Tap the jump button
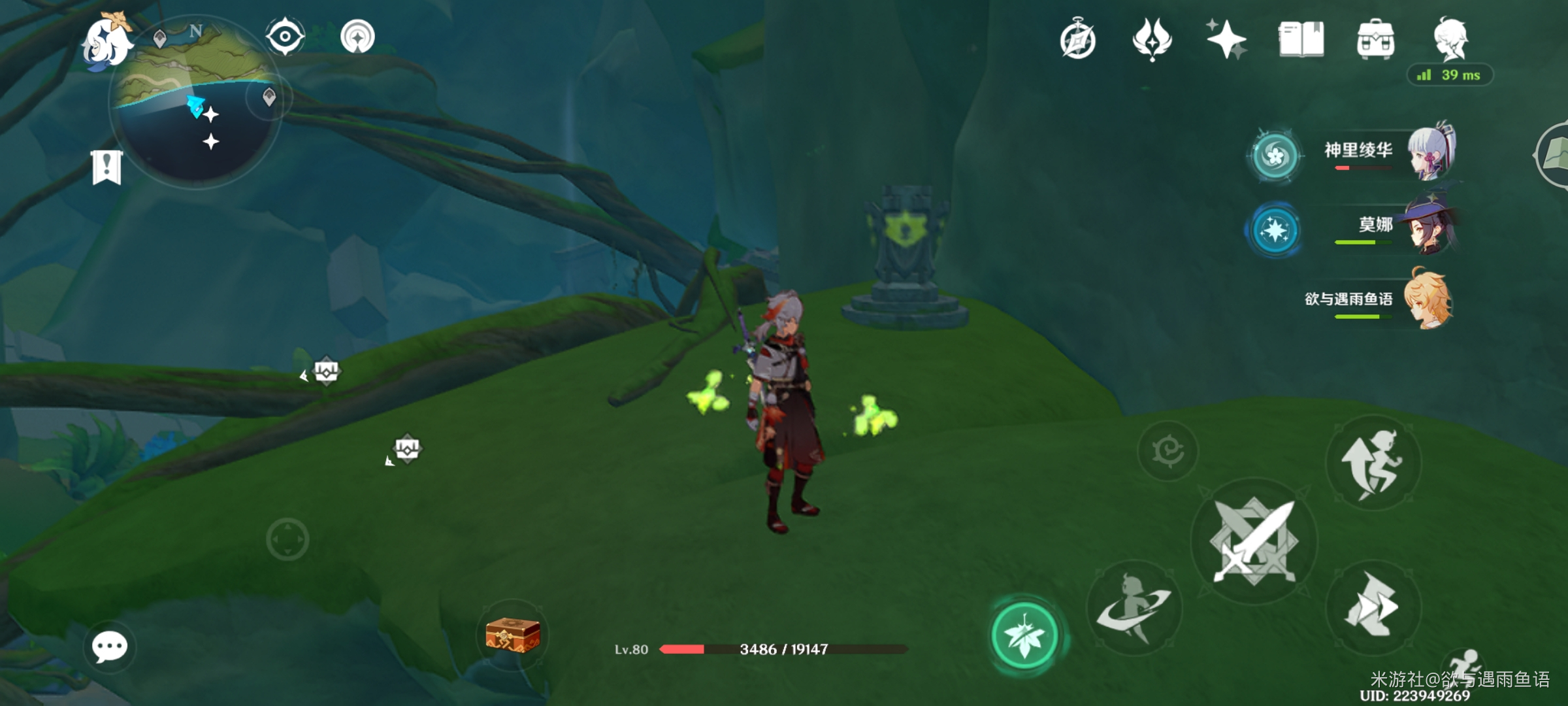The image size is (1568, 706). coord(1373,462)
